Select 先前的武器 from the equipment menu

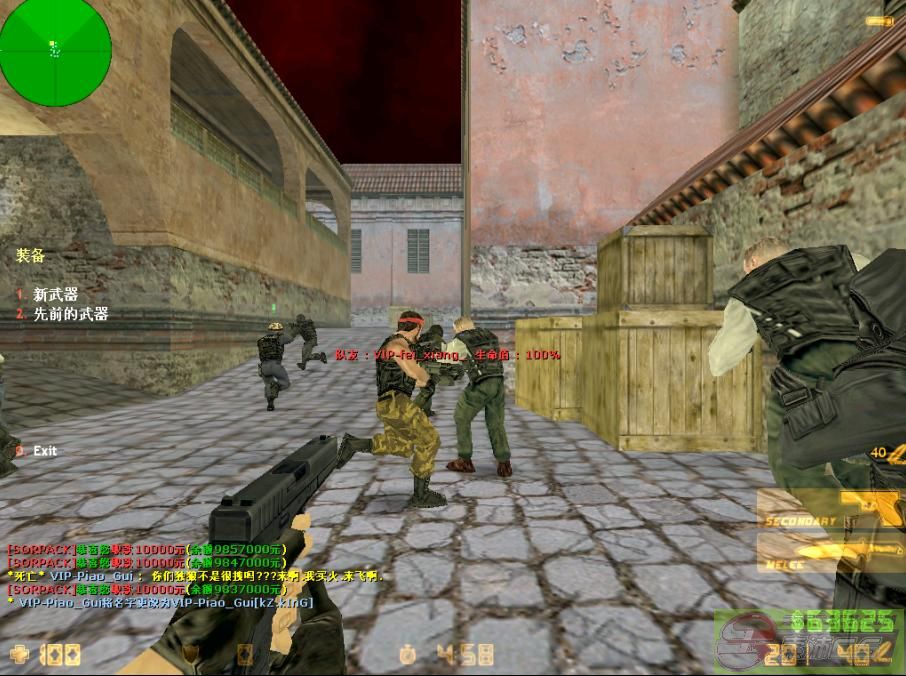point(70,314)
